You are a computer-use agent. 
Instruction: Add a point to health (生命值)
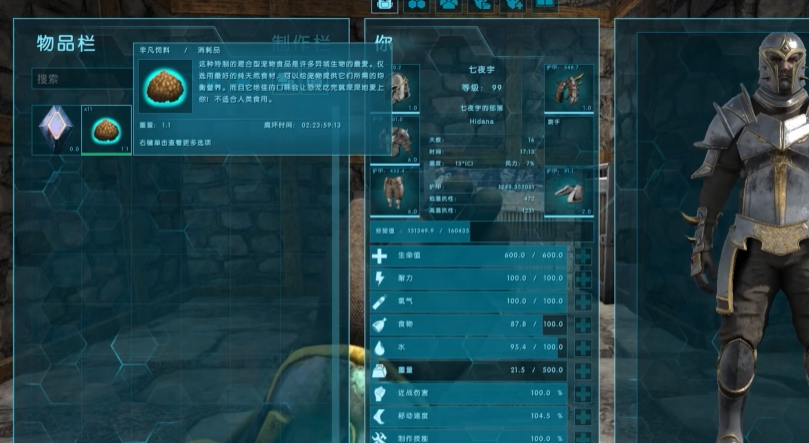click(583, 256)
